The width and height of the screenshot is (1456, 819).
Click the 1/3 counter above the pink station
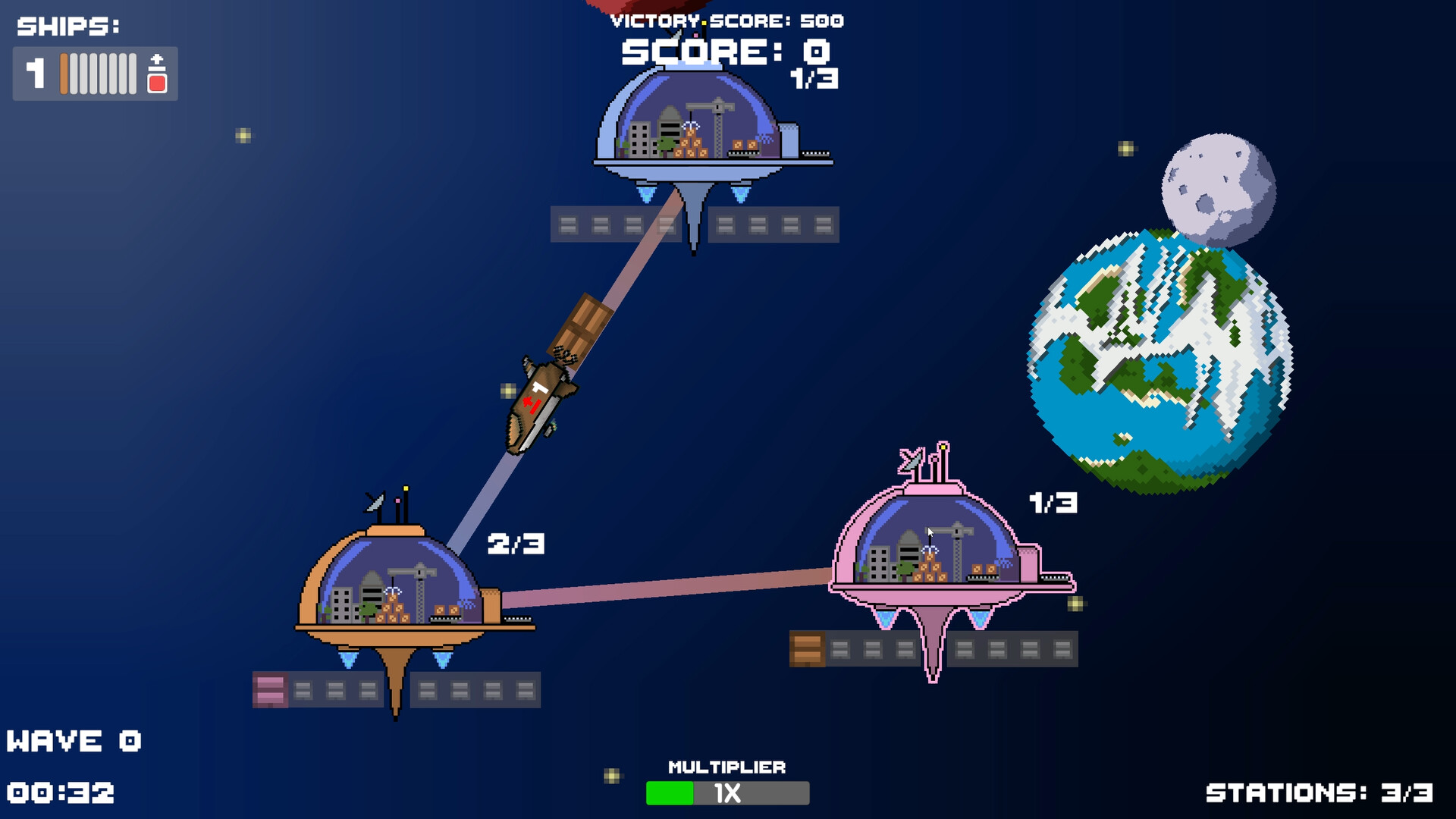1055,503
